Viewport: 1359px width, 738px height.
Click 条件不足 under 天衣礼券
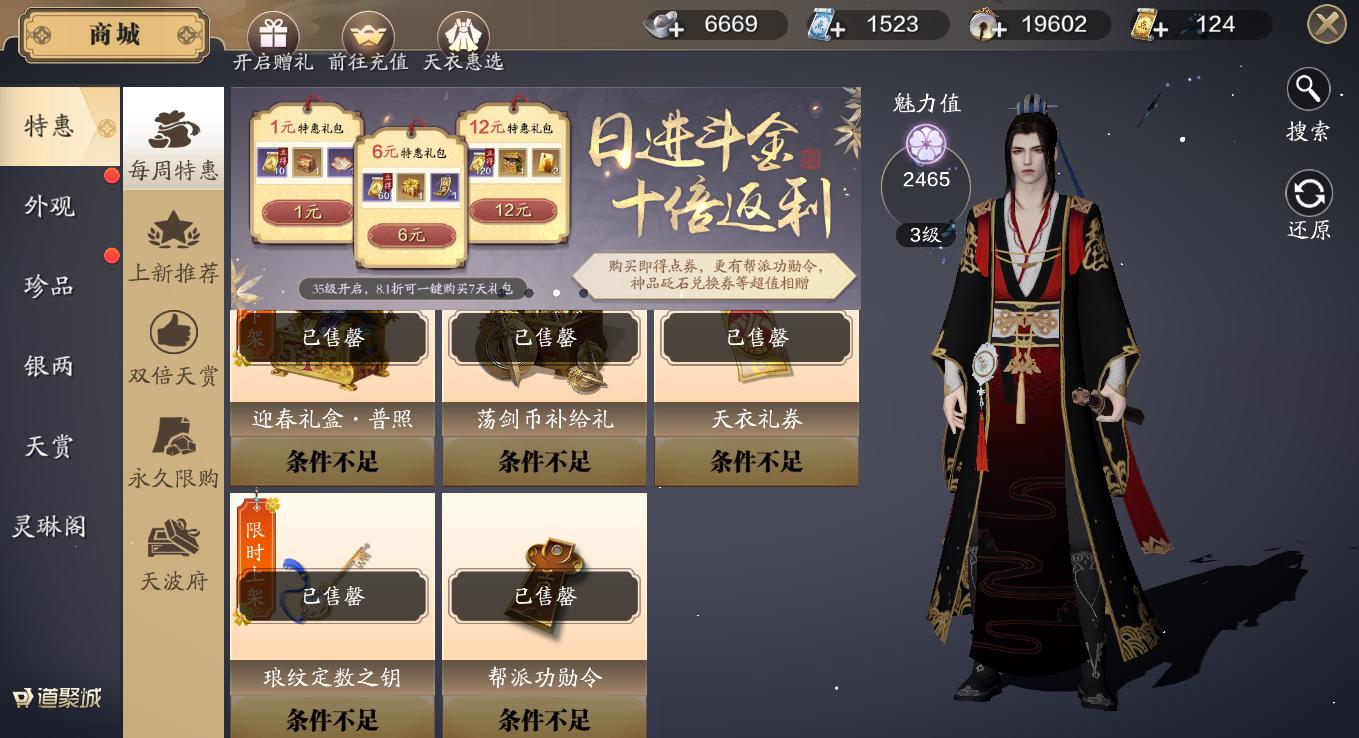point(756,461)
